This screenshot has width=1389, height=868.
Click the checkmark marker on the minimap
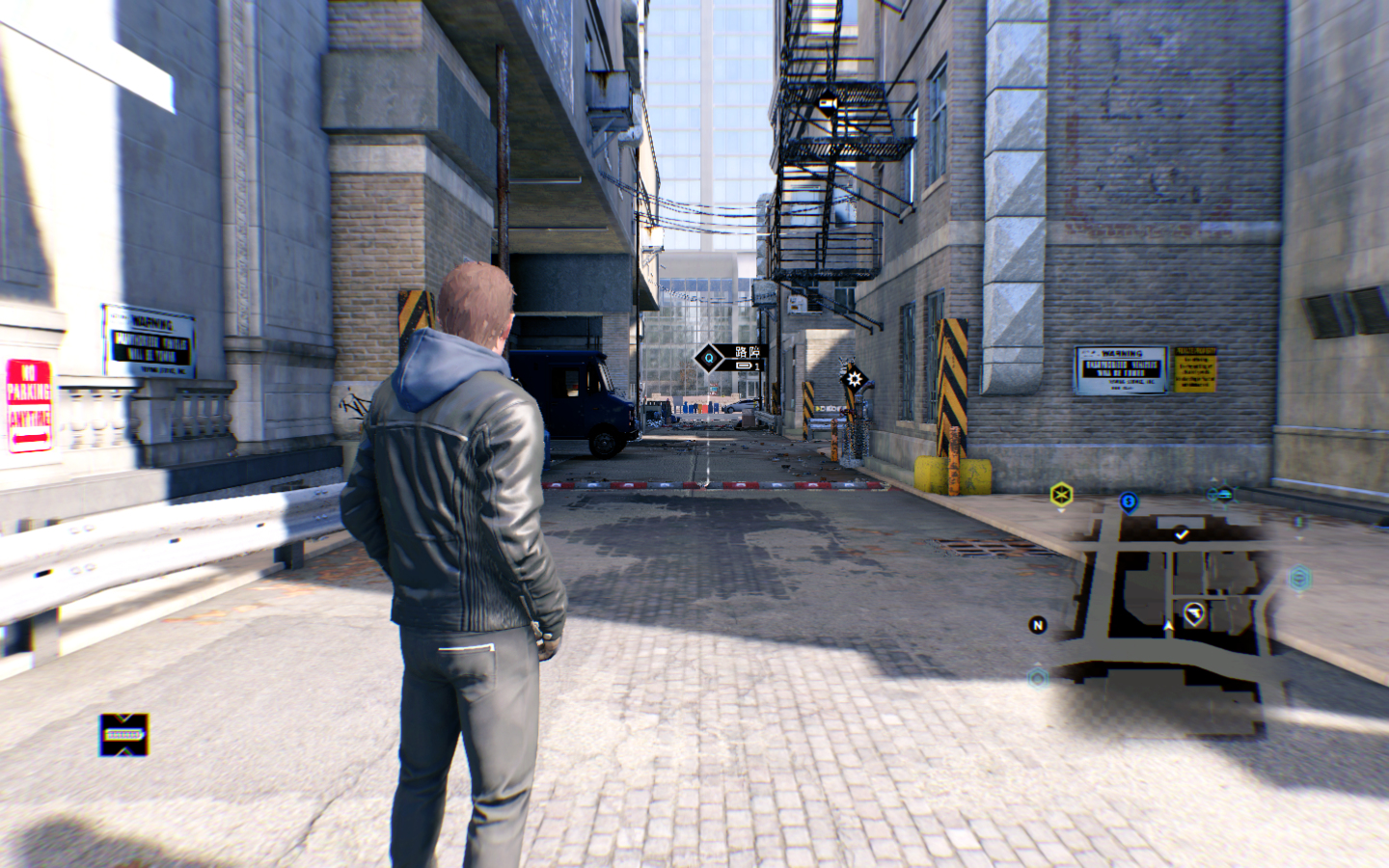pos(1182,533)
